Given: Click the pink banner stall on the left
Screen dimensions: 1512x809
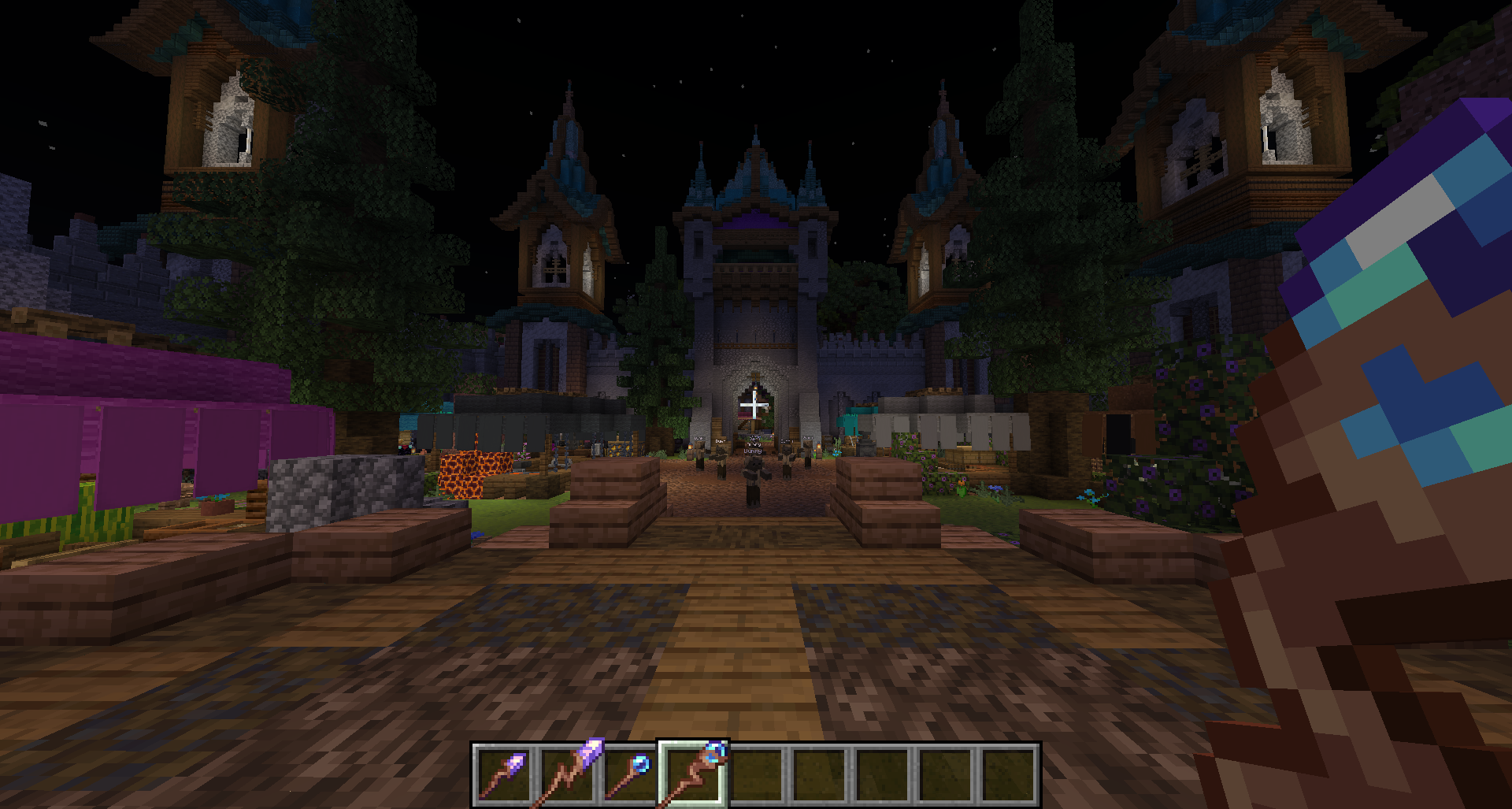Looking at the screenshot, I should tap(118, 425).
